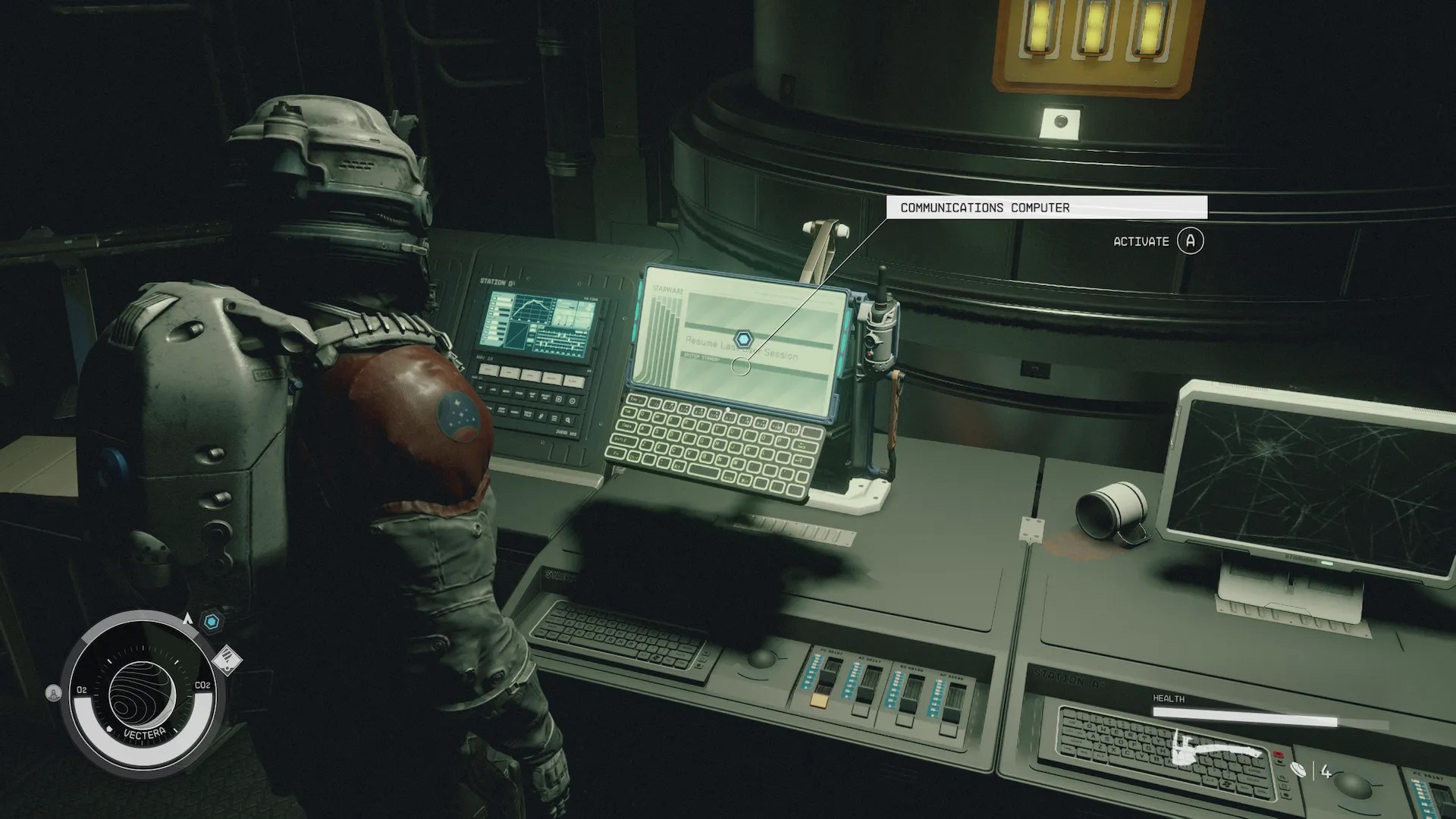Select the blue hexagon quest marker above the compass
The height and width of the screenshot is (819, 1456).
pyautogui.click(x=210, y=620)
